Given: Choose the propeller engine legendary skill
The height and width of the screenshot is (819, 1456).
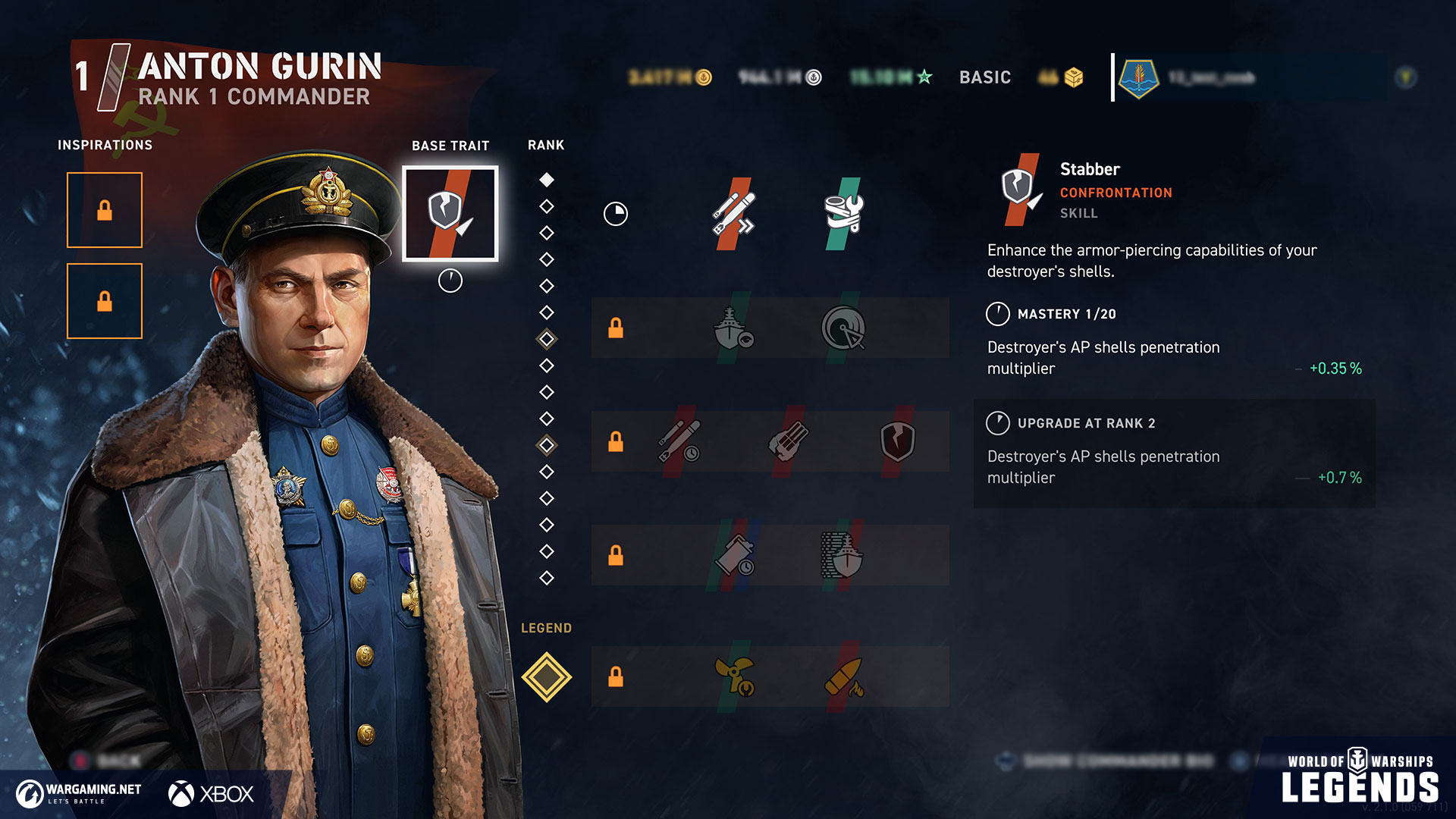Looking at the screenshot, I should coord(734,676).
